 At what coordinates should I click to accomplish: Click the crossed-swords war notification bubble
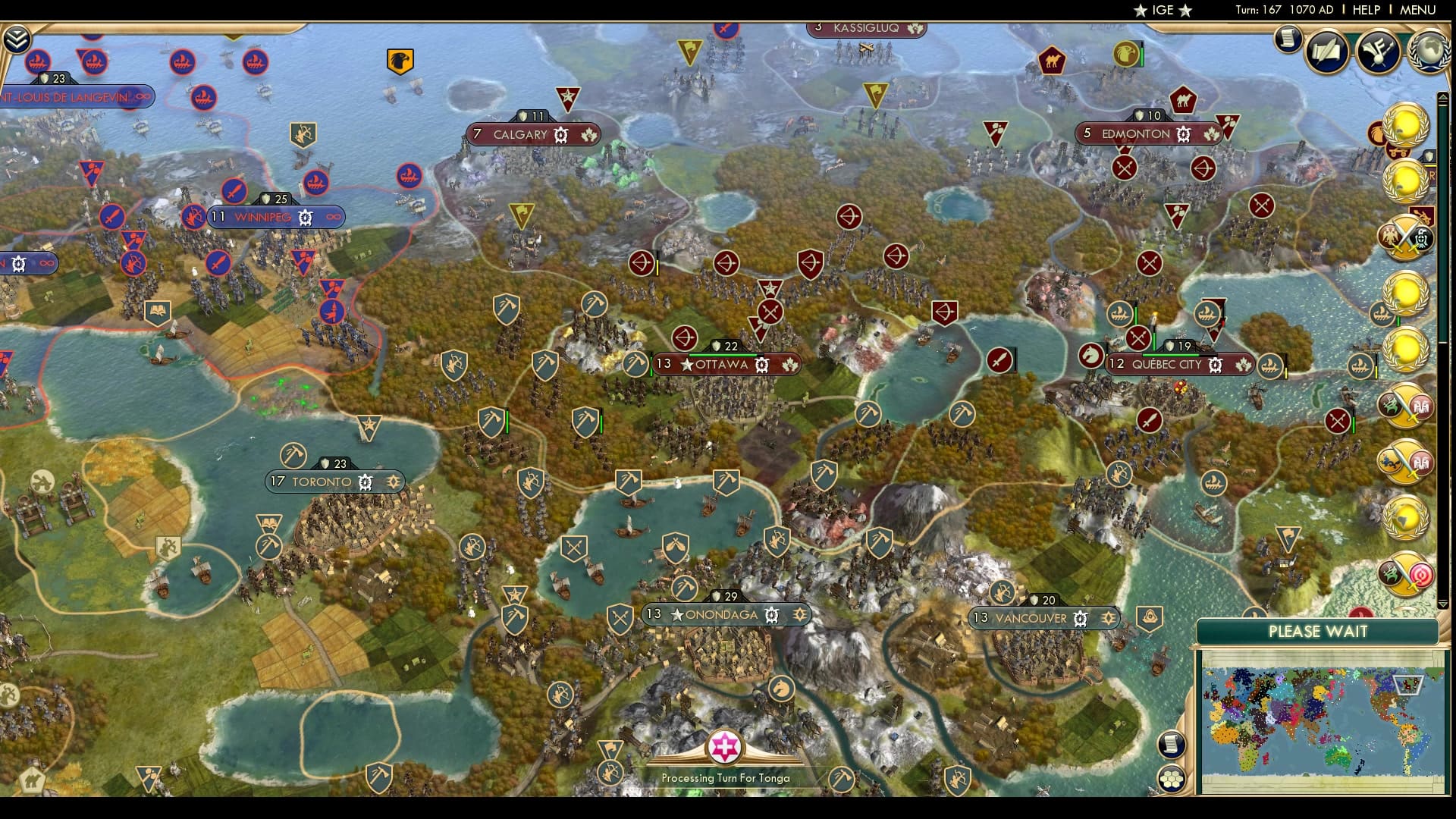pyautogui.click(x=1404, y=237)
